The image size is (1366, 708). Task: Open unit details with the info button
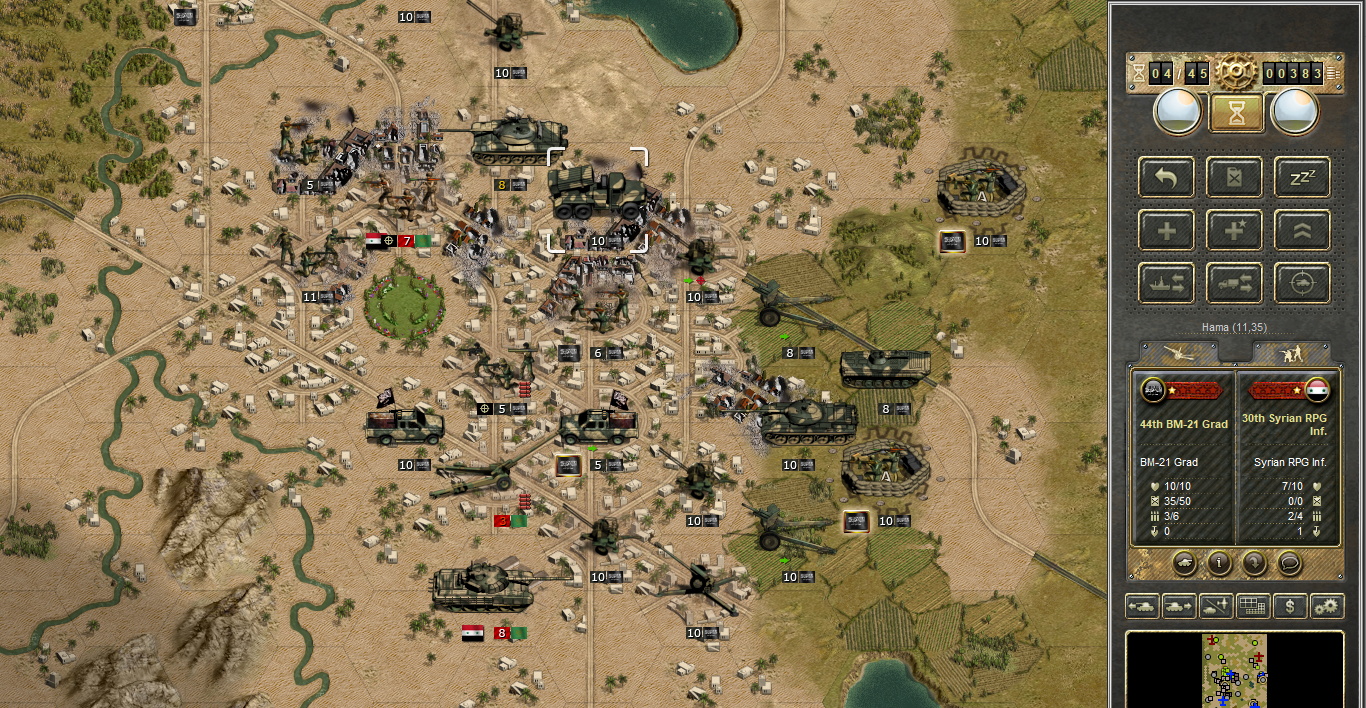[1219, 563]
